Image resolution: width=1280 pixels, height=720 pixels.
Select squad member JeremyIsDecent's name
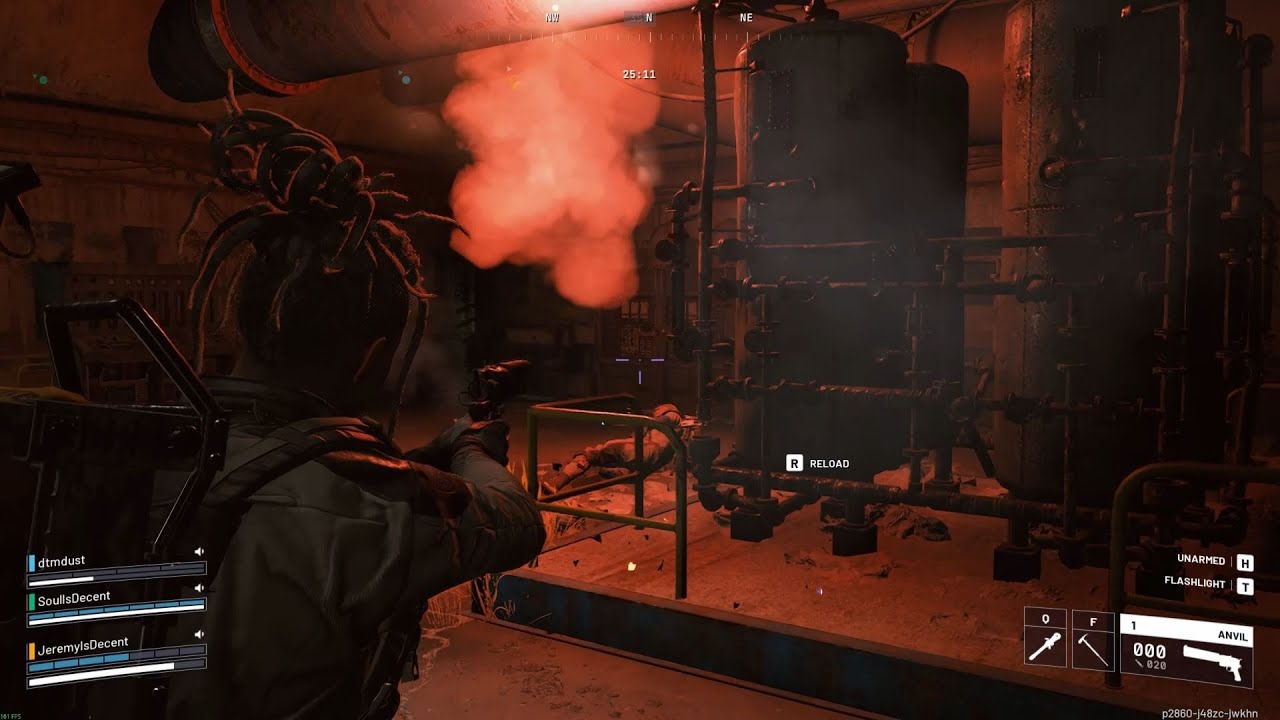point(82,645)
